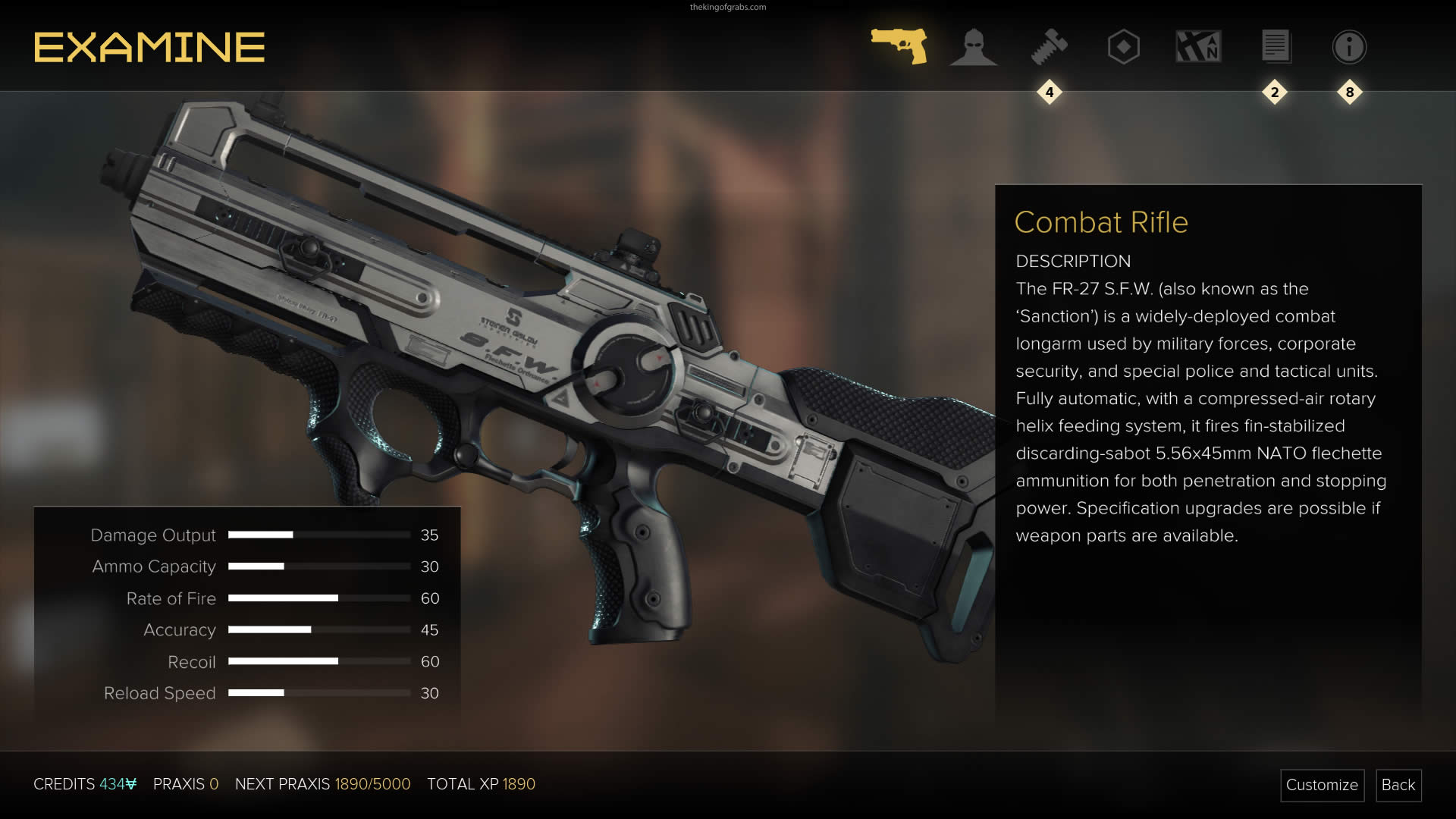
Task: Open the hexagon map tab
Action: pos(1123,47)
